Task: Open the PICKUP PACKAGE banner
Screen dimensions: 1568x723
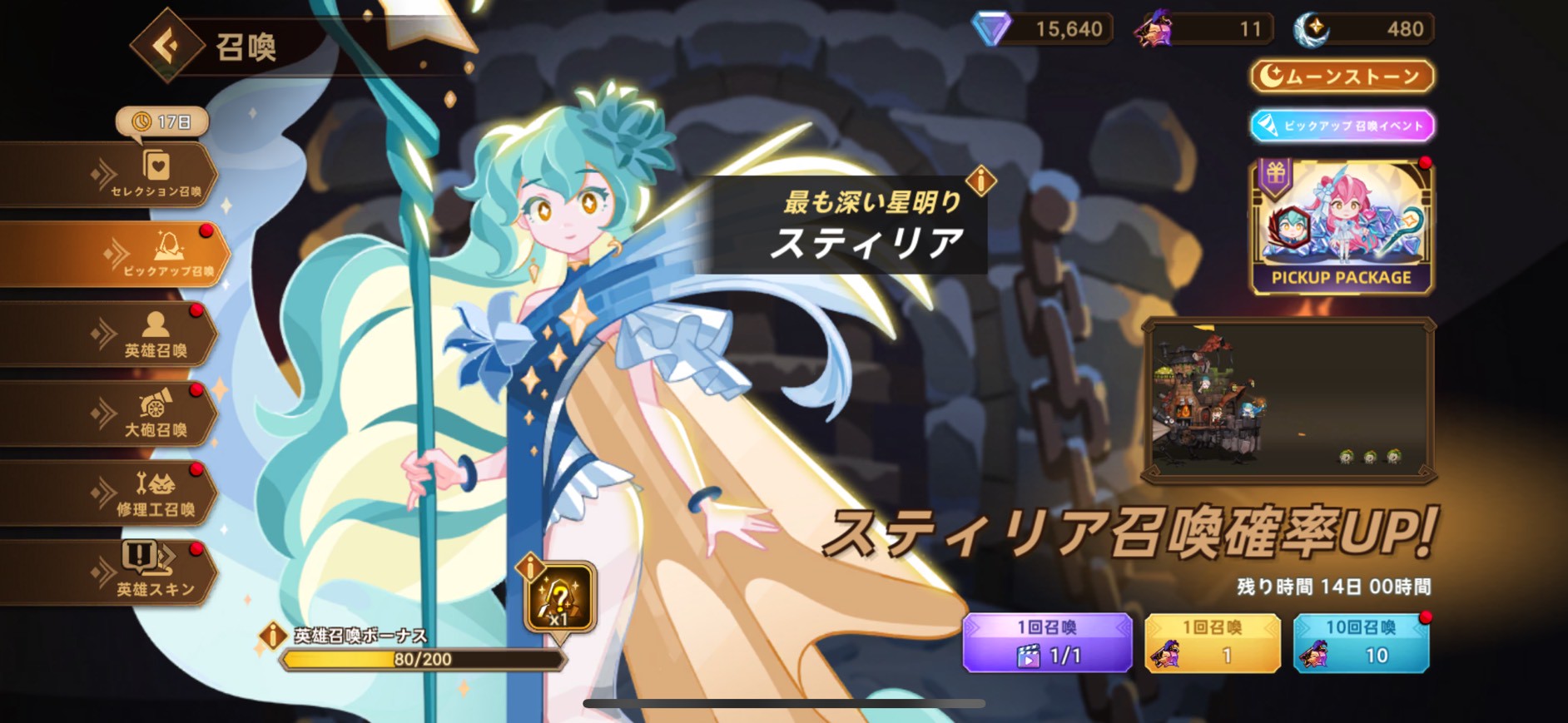Action: point(1341,226)
